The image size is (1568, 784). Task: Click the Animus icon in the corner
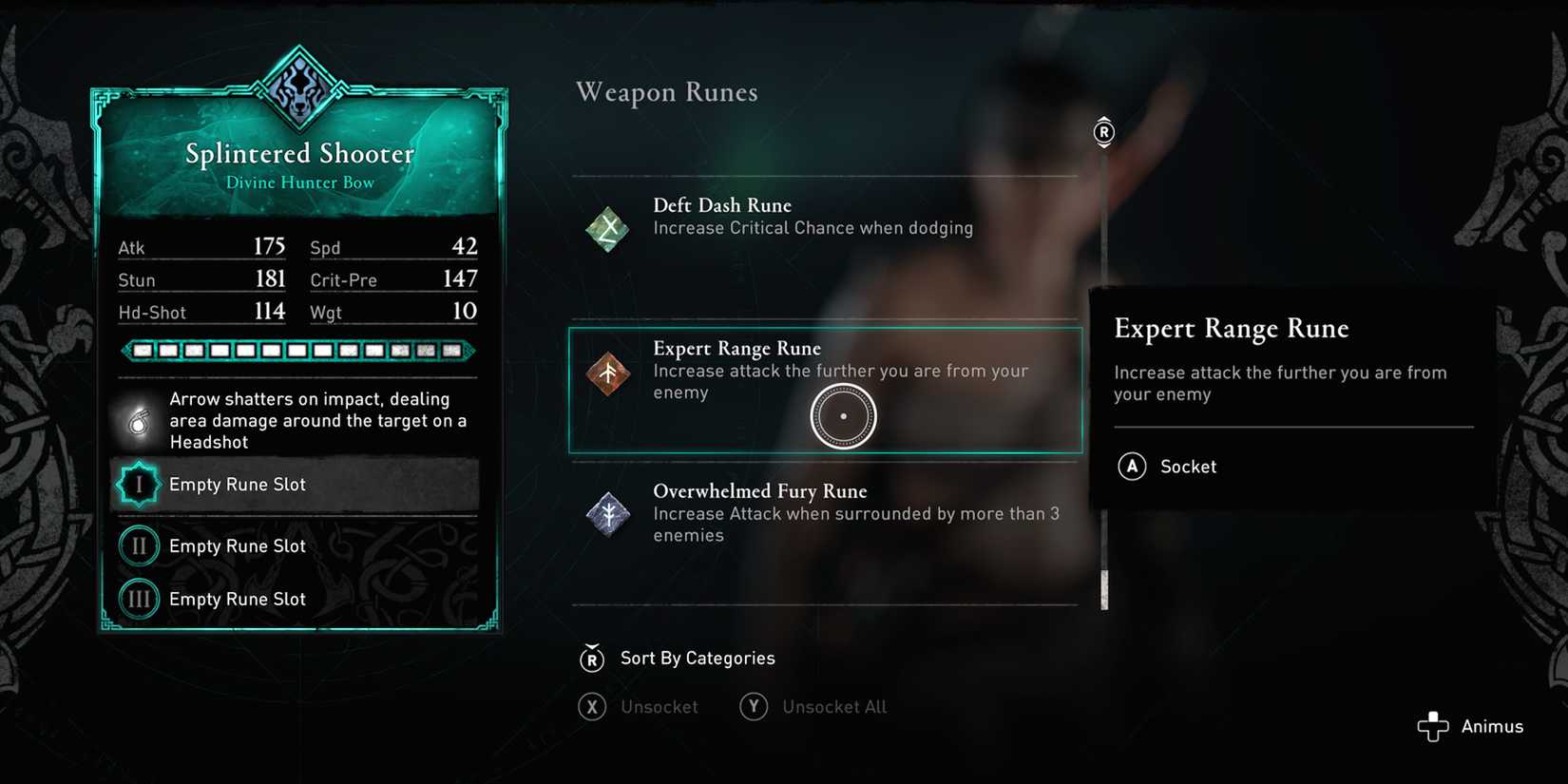(1432, 726)
